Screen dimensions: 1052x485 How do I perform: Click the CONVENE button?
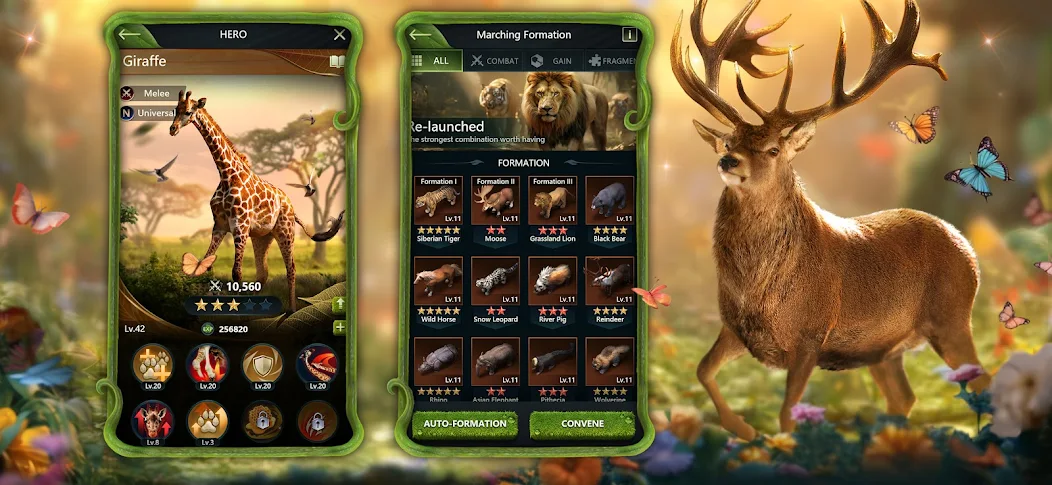pos(582,423)
